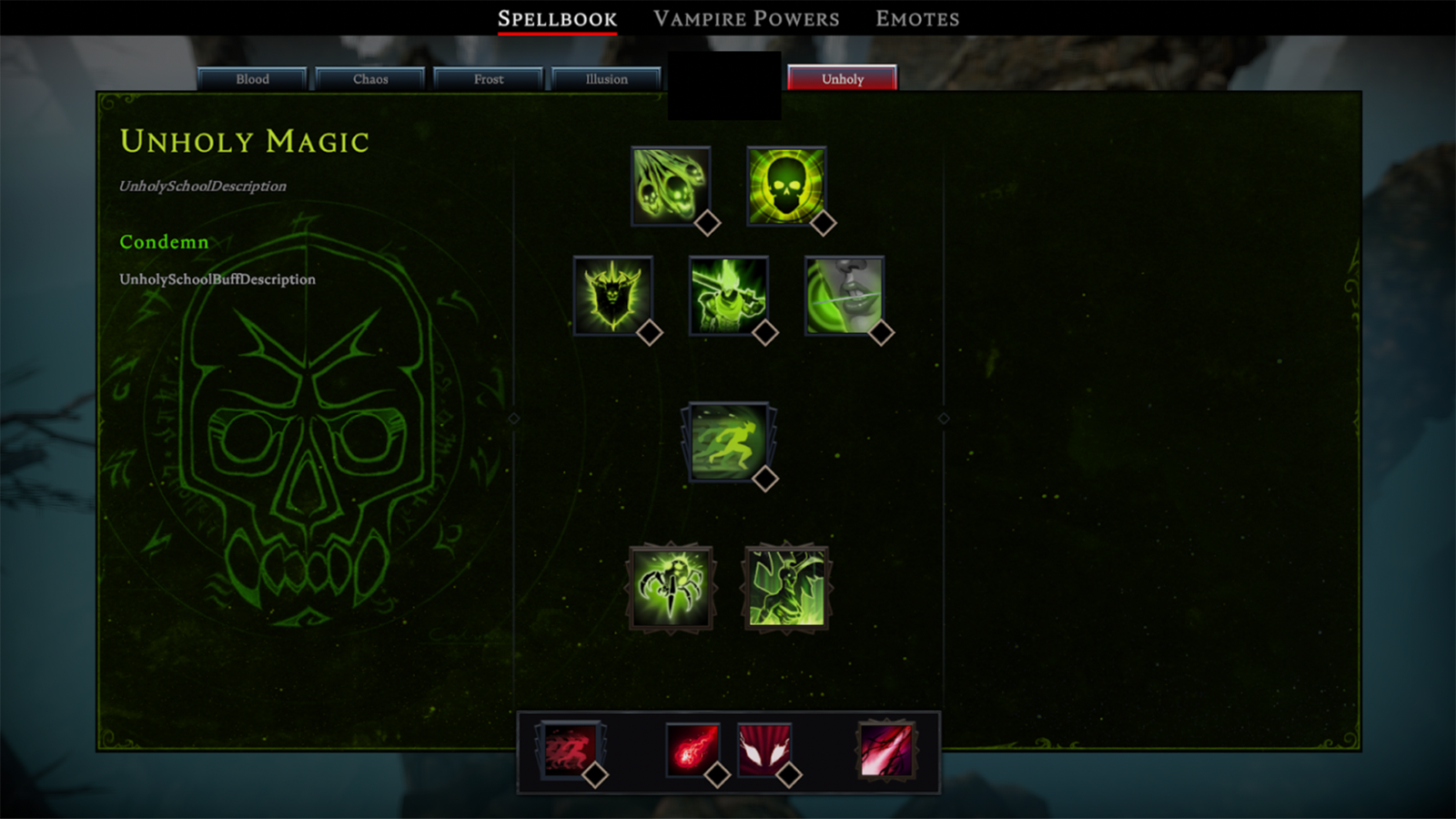
Task: Select the Unholy school tab
Action: (x=843, y=79)
